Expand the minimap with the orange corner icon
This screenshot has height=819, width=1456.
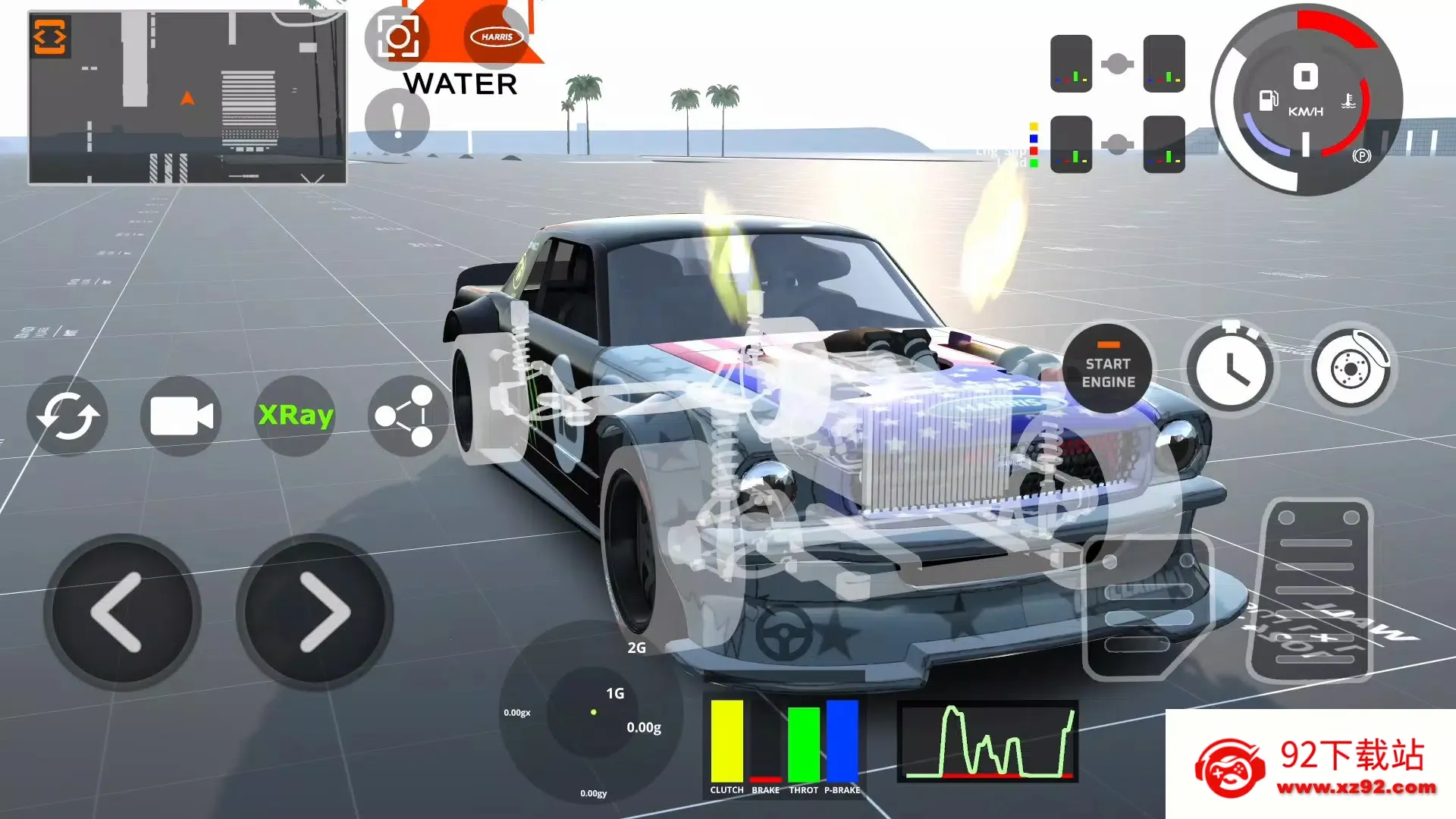(x=49, y=35)
